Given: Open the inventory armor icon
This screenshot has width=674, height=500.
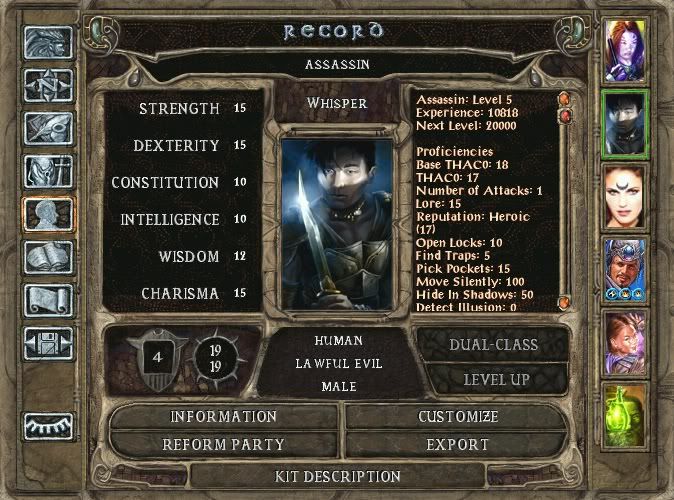Looking at the screenshot, I should click(47, 170).
